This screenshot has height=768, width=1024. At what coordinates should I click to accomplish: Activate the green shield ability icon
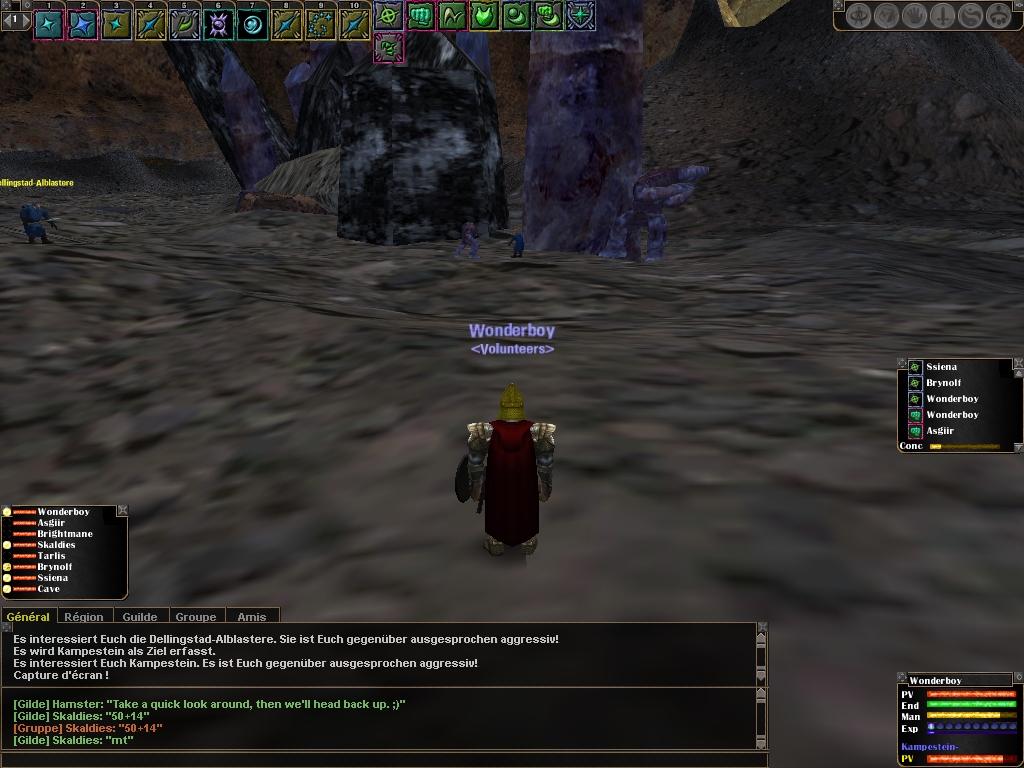pos(485,15)
